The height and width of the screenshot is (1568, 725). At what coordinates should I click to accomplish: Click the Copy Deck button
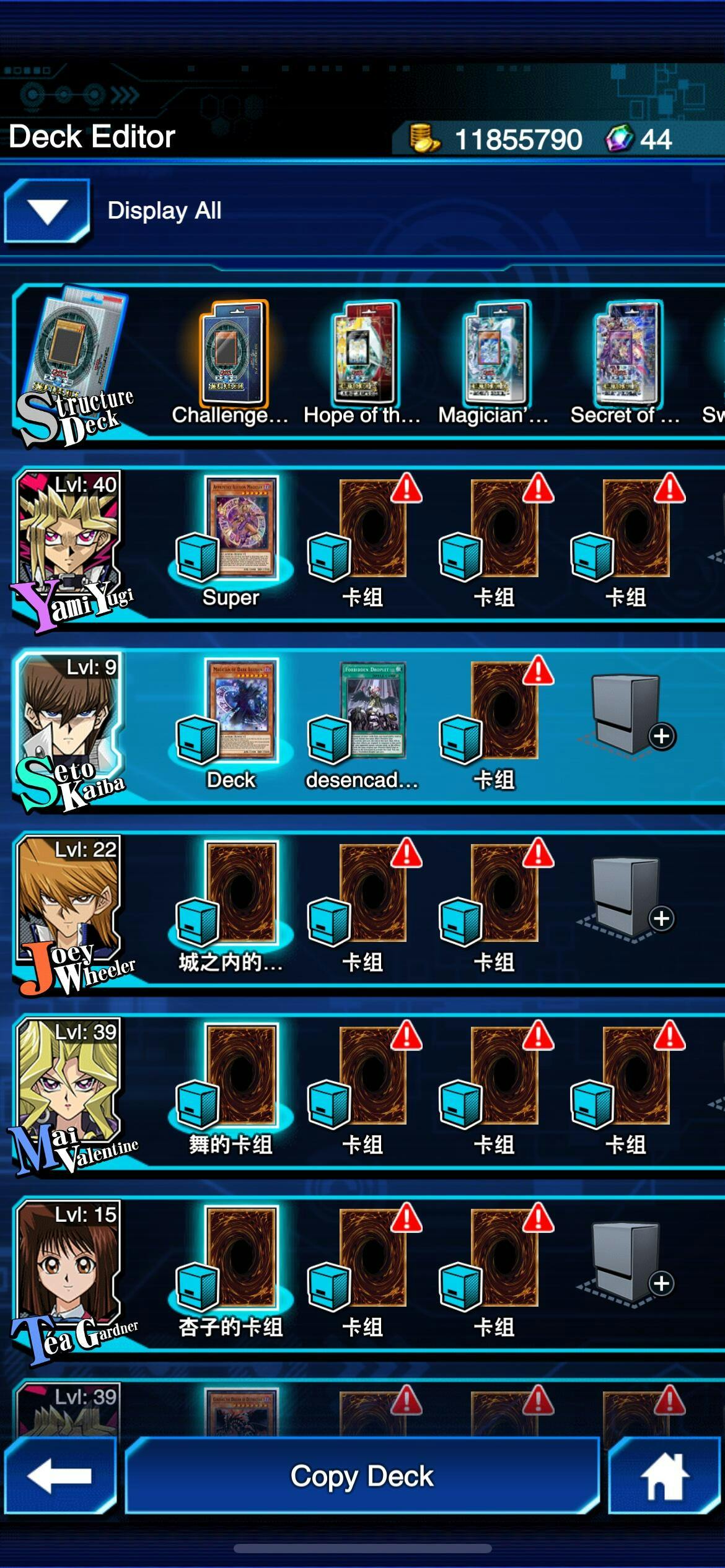coord(362,1476)
